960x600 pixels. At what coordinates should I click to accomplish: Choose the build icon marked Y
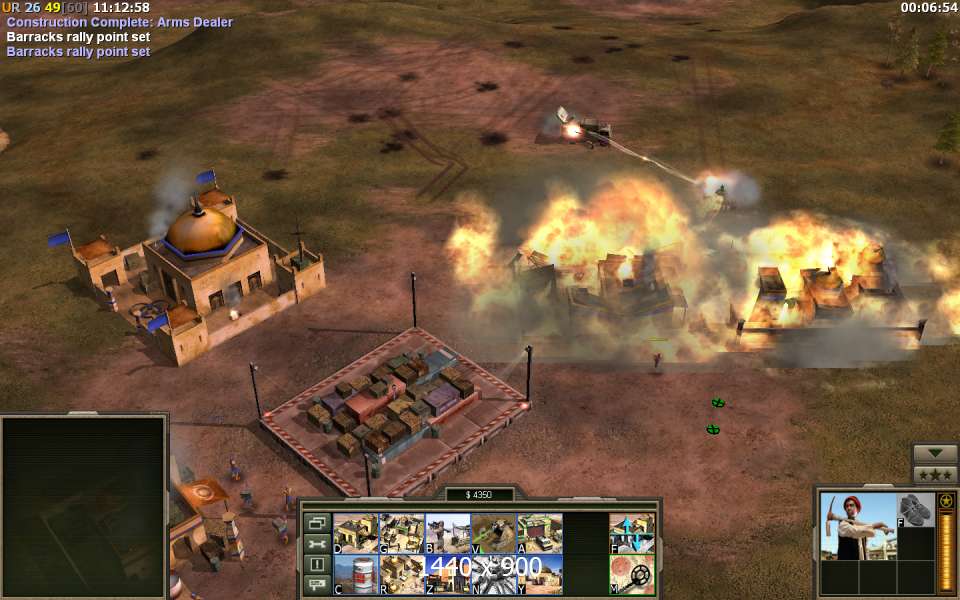(x=539, y=574)
